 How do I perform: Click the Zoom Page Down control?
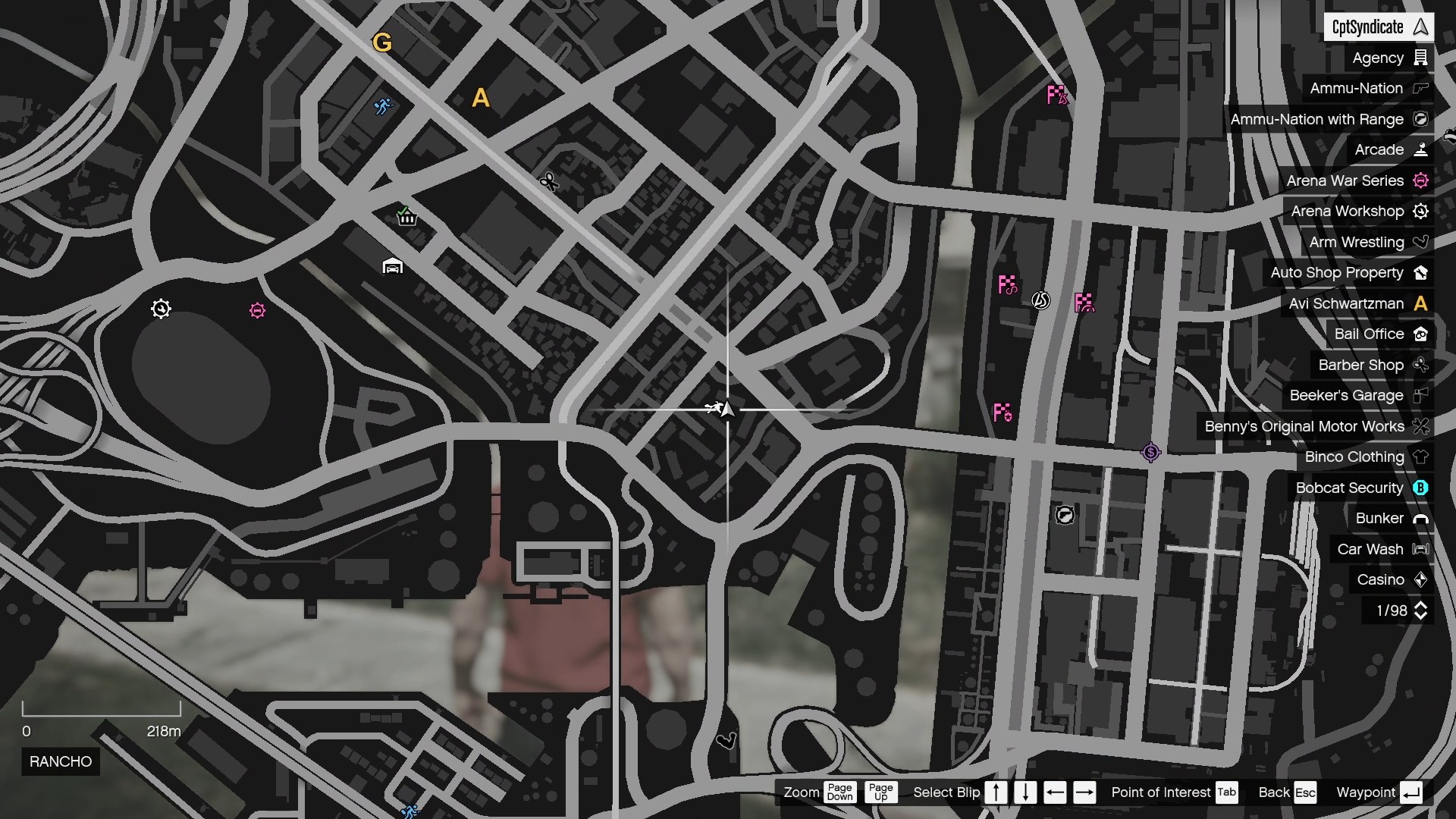point(841,792)
